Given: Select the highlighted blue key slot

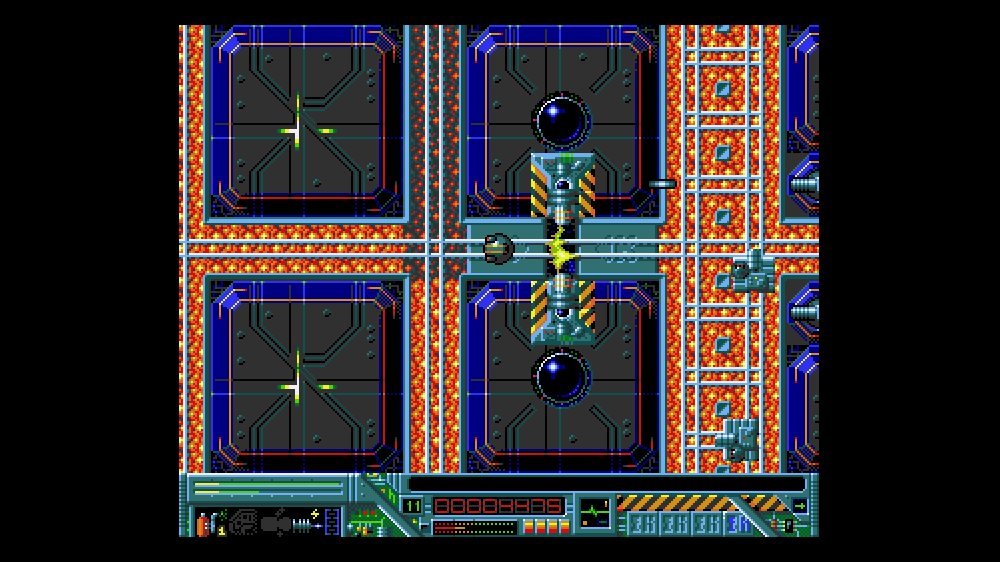Looking at the screenshot, I should [x=740, y=523].
